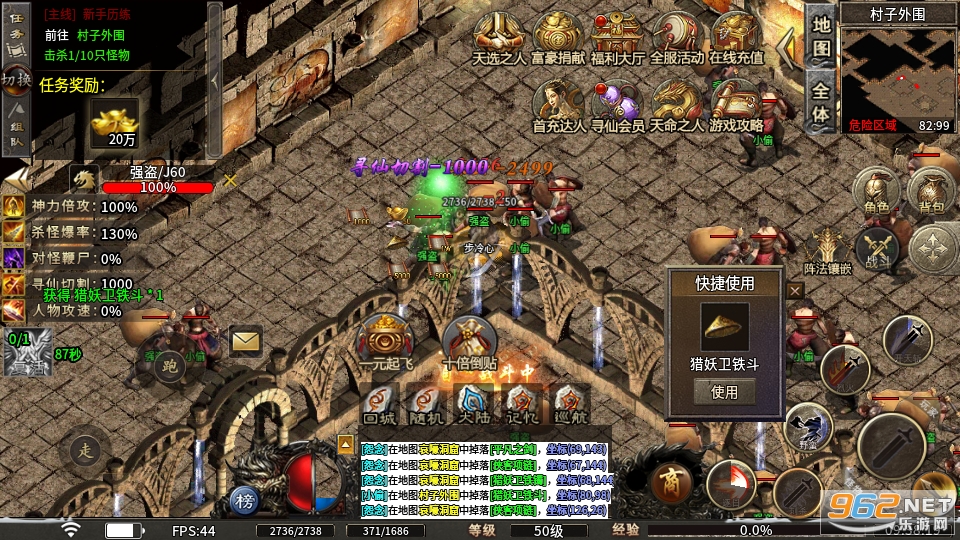This screenshot has height=540, width=960.
Task: Open the 榜 ranking button
Action: click(x=244, y=499)
